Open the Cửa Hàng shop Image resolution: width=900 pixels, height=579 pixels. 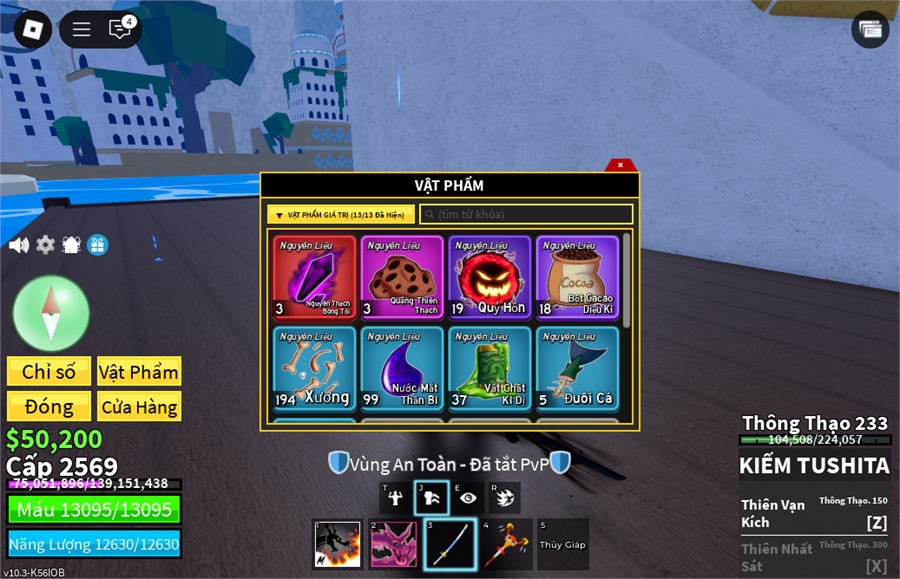tap(139, 407)
